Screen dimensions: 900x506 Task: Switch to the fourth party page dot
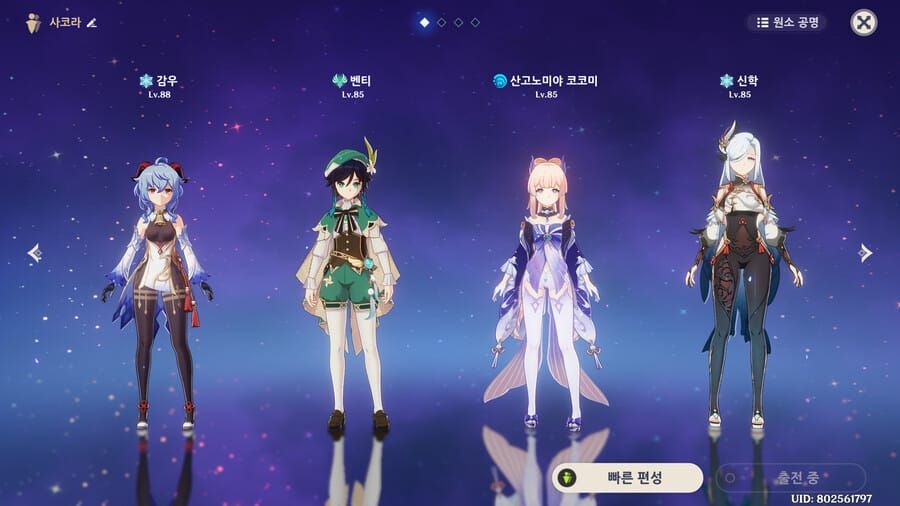click(x=475, y=22)
